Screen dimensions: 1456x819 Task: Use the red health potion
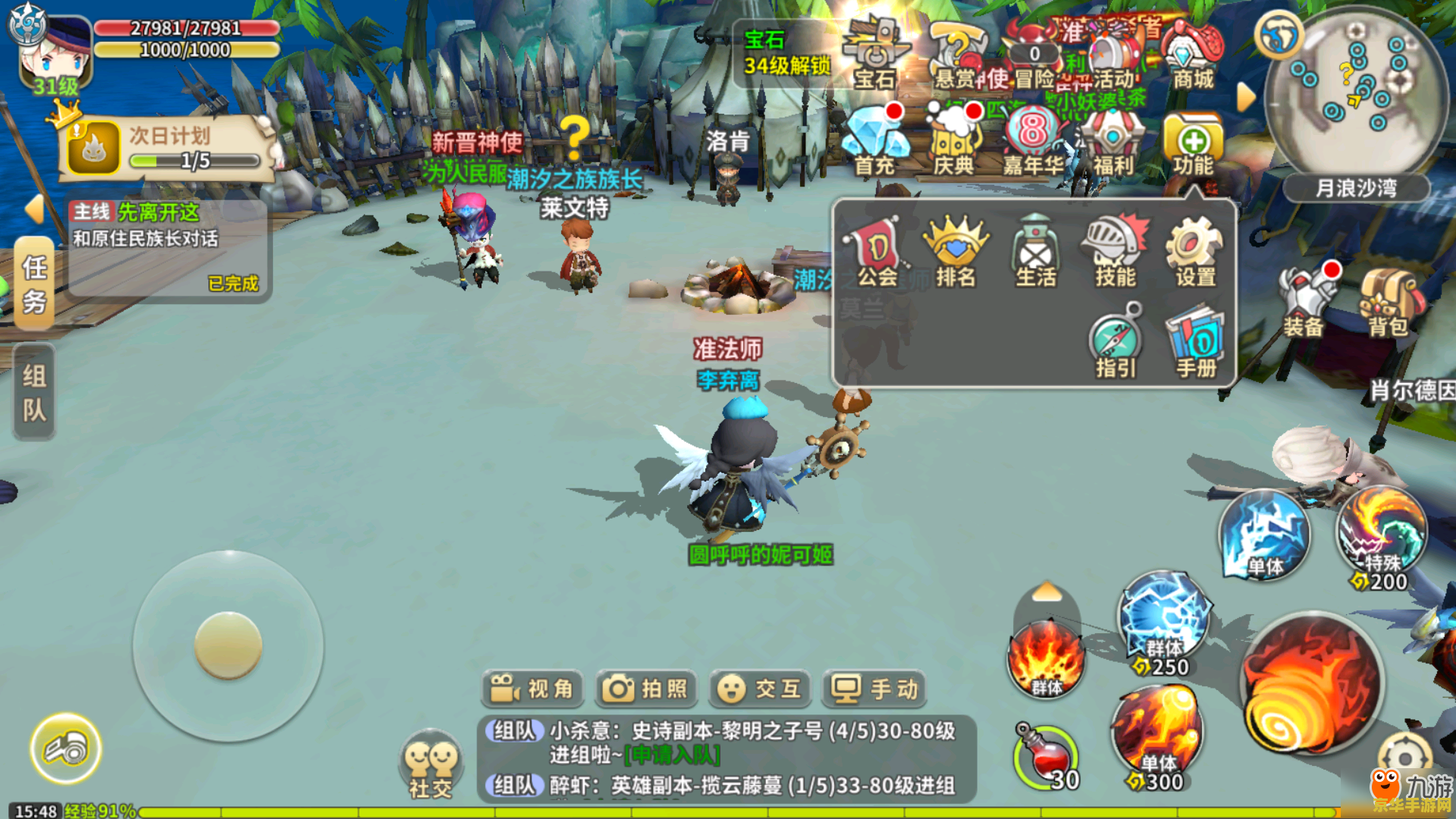[x=1046, y=758]
